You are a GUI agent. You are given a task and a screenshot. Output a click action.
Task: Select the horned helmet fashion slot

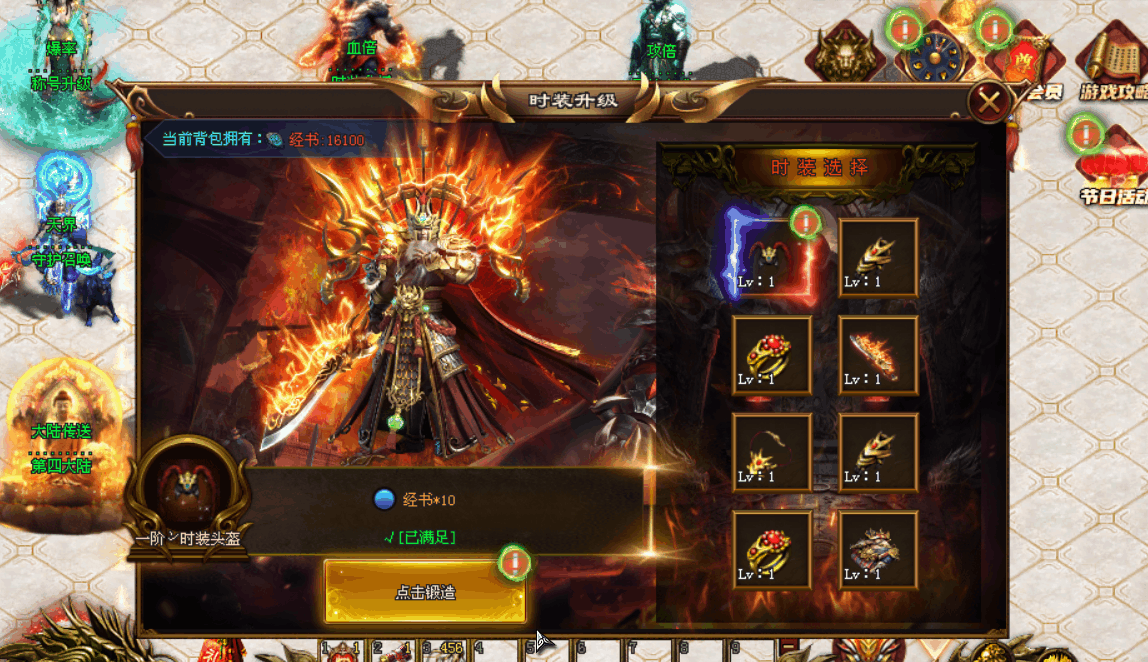(771, 256)
